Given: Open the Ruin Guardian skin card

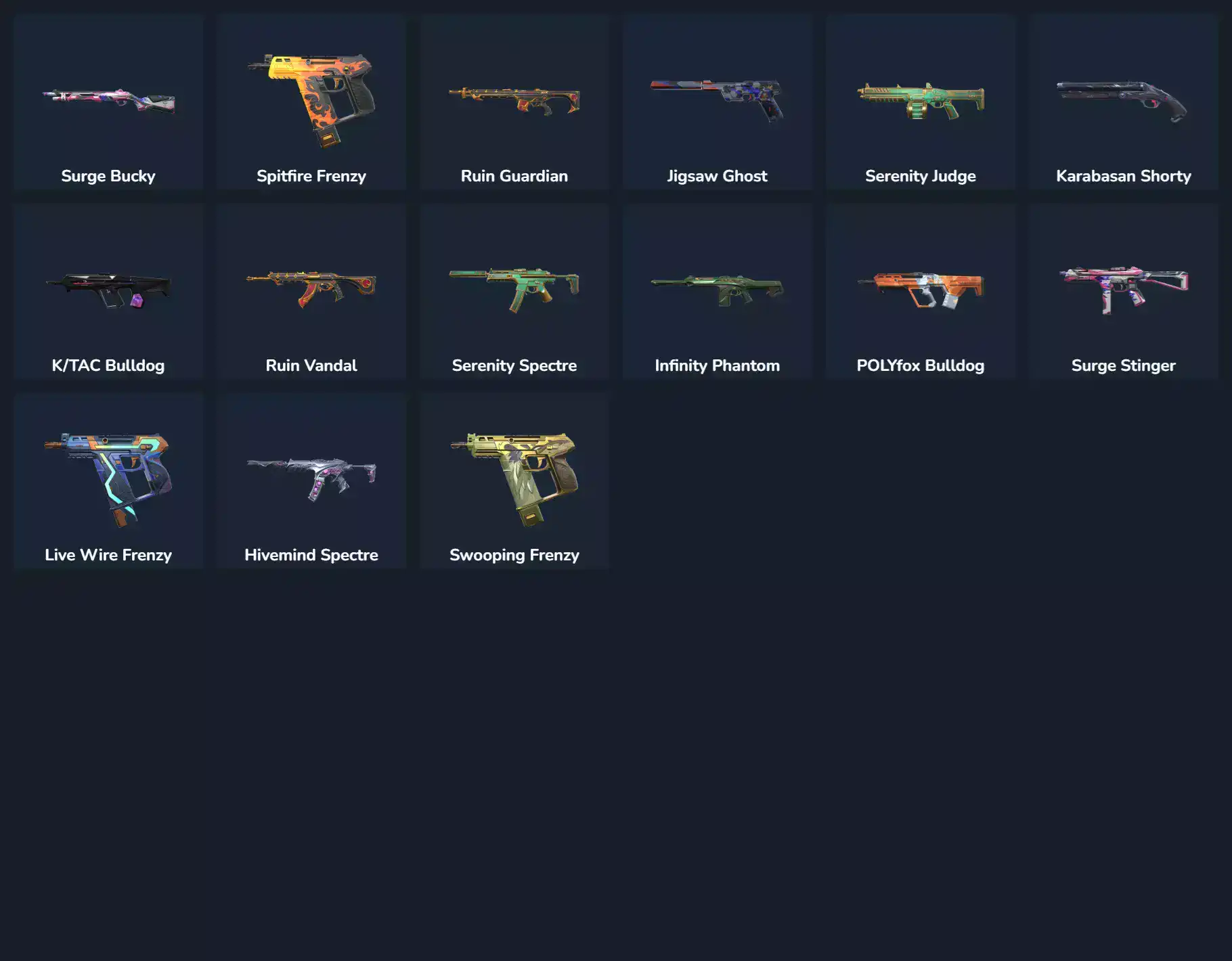Looking at the screenshot, I should tap(514, 103).
